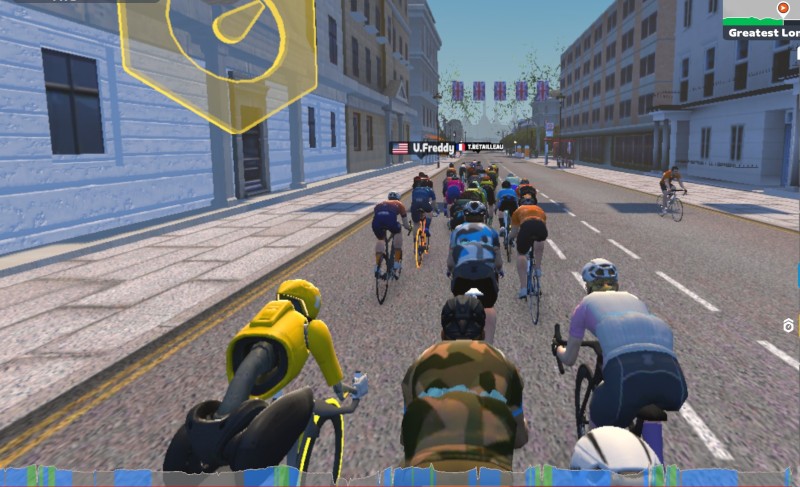This screenshot has height=487, width=800.
Task: Click the white stopwatch icon at right edge
Action: [788, 326]
